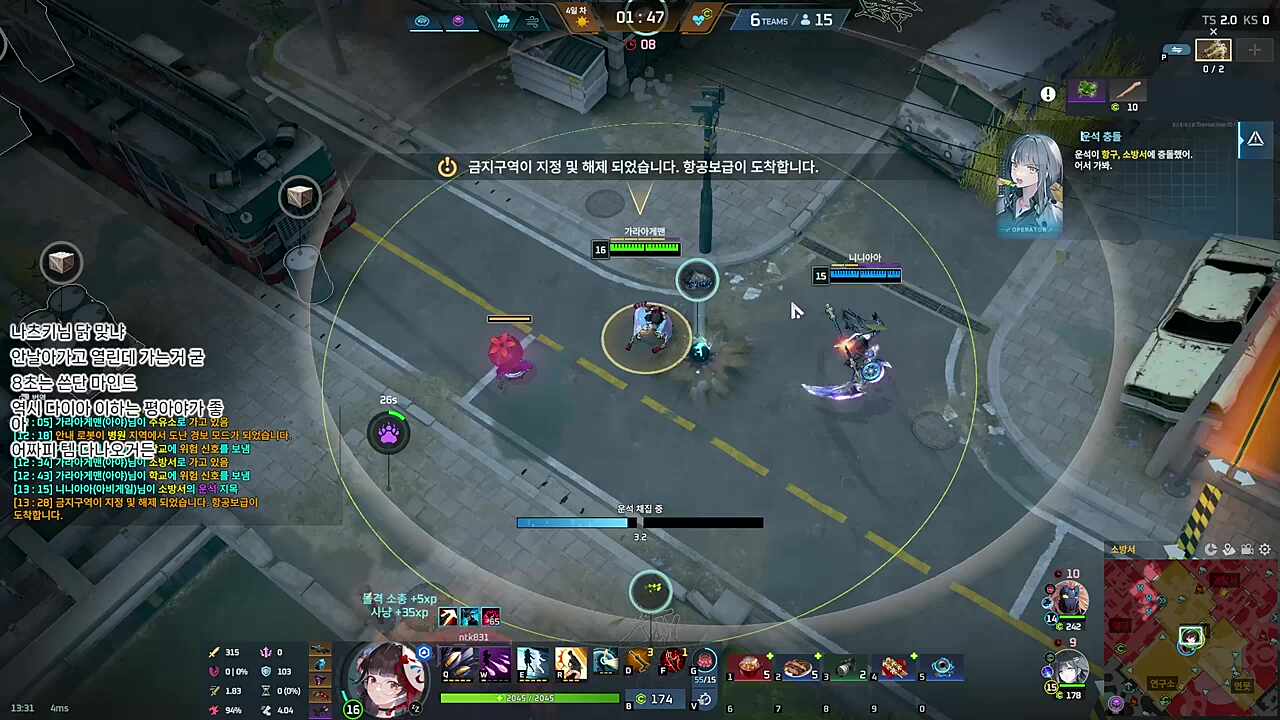Screen dimensions: 1280x720
Task: Click the 윤석 채집 중 progress bar
Action: click(640, 522)
